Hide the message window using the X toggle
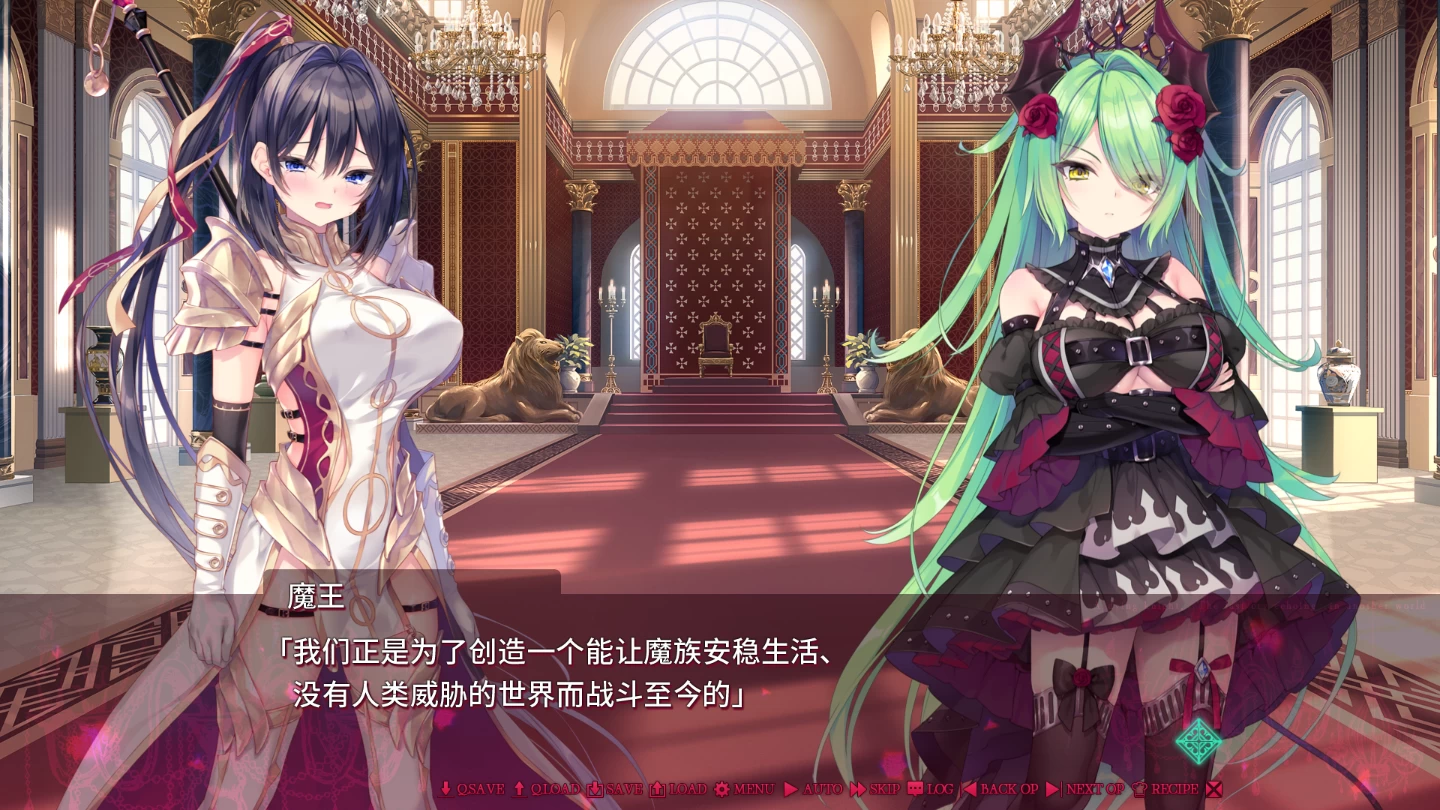 click(1214, 789)
